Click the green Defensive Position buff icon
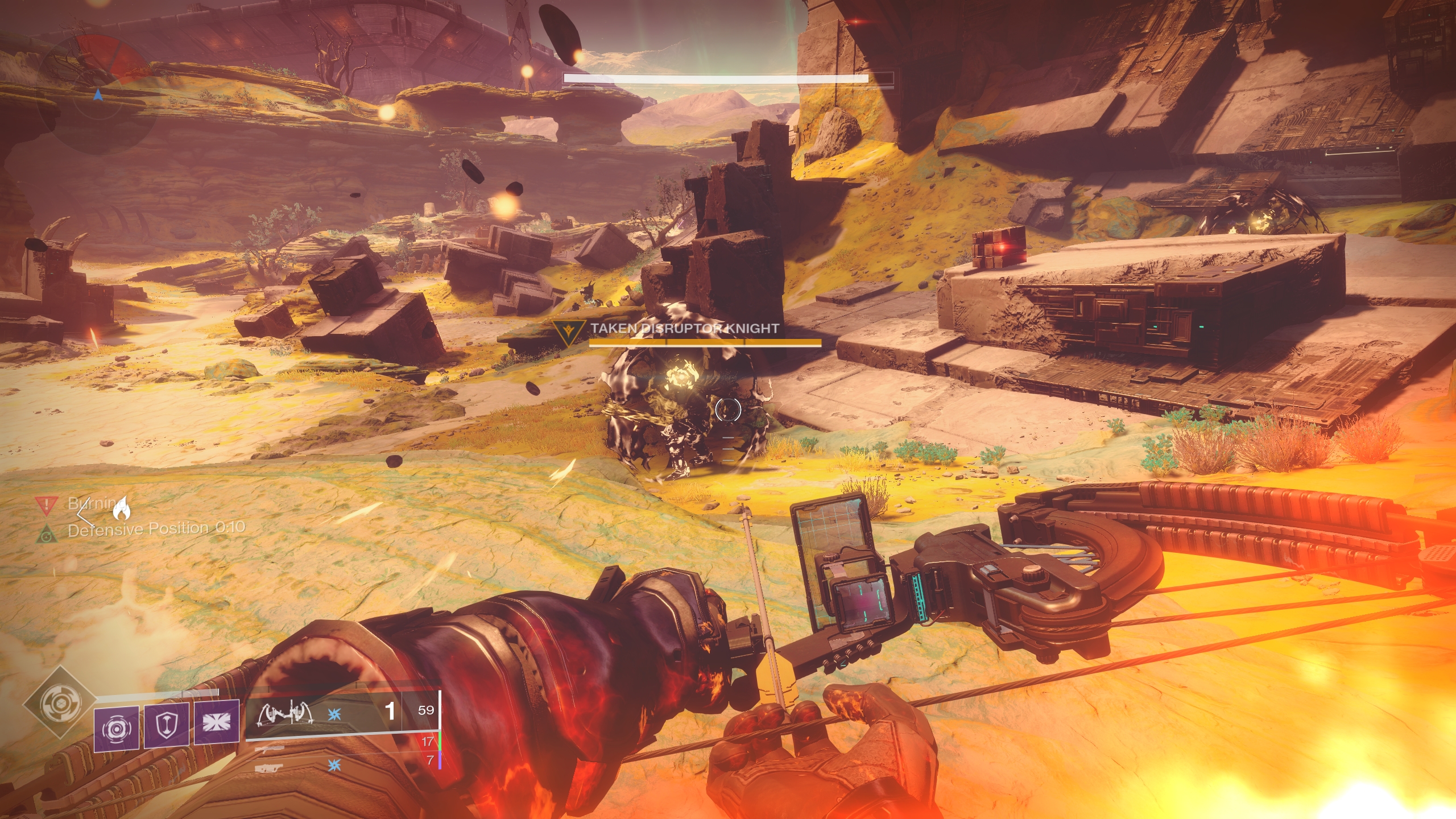This screenshot has width=1456, height=819. 47,533
